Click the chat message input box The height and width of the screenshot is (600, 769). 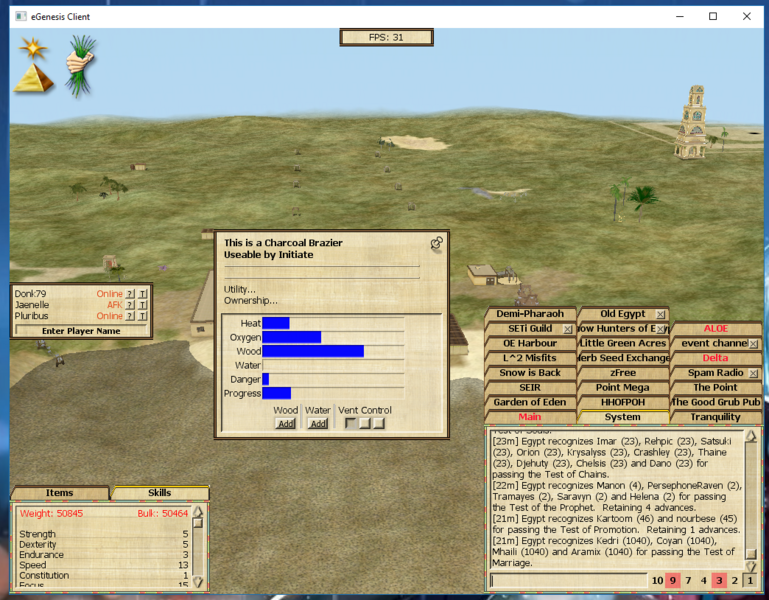[567, 580]
